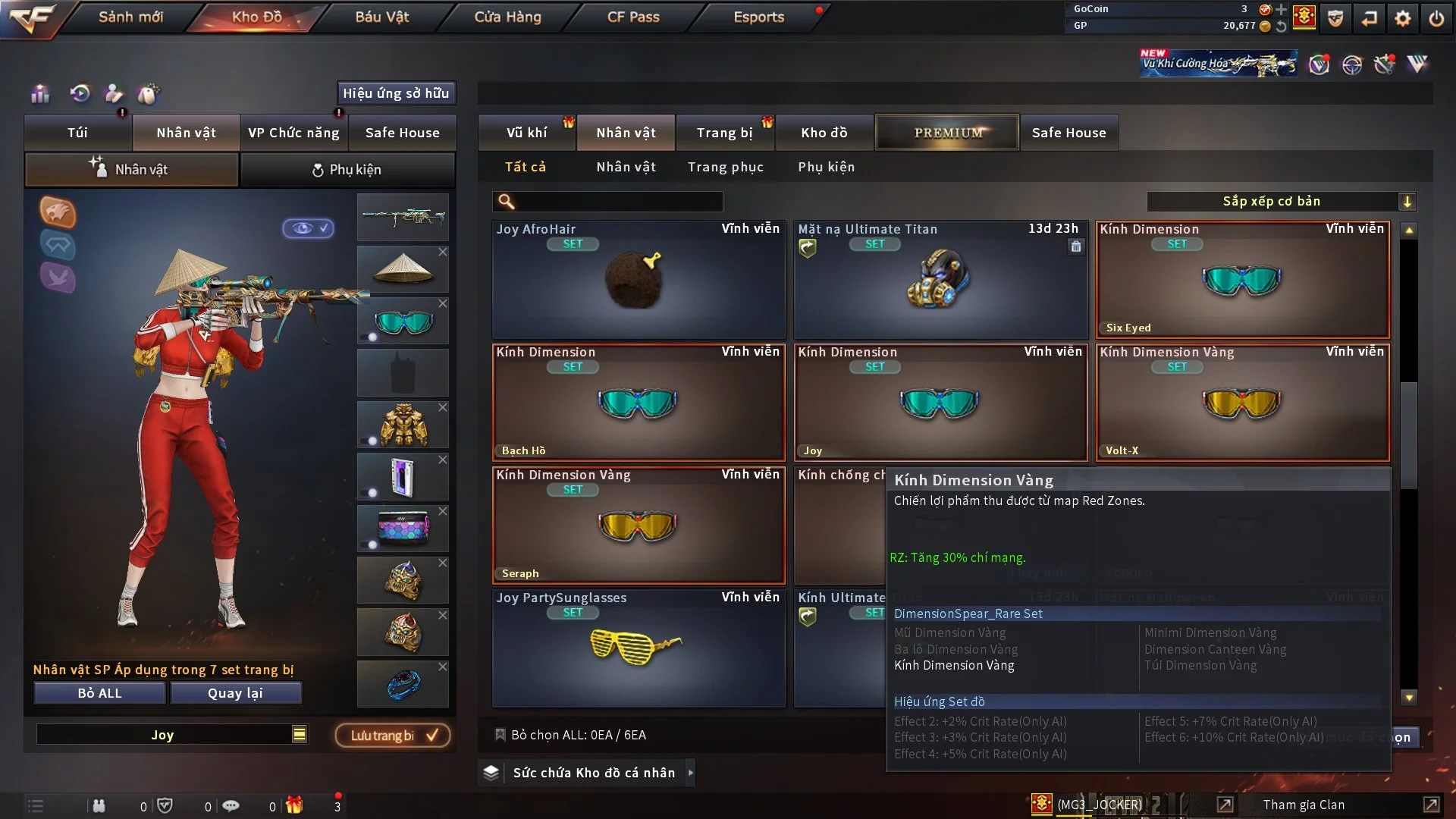
Task: Go to the Esports tab
Action: [758, 17]
